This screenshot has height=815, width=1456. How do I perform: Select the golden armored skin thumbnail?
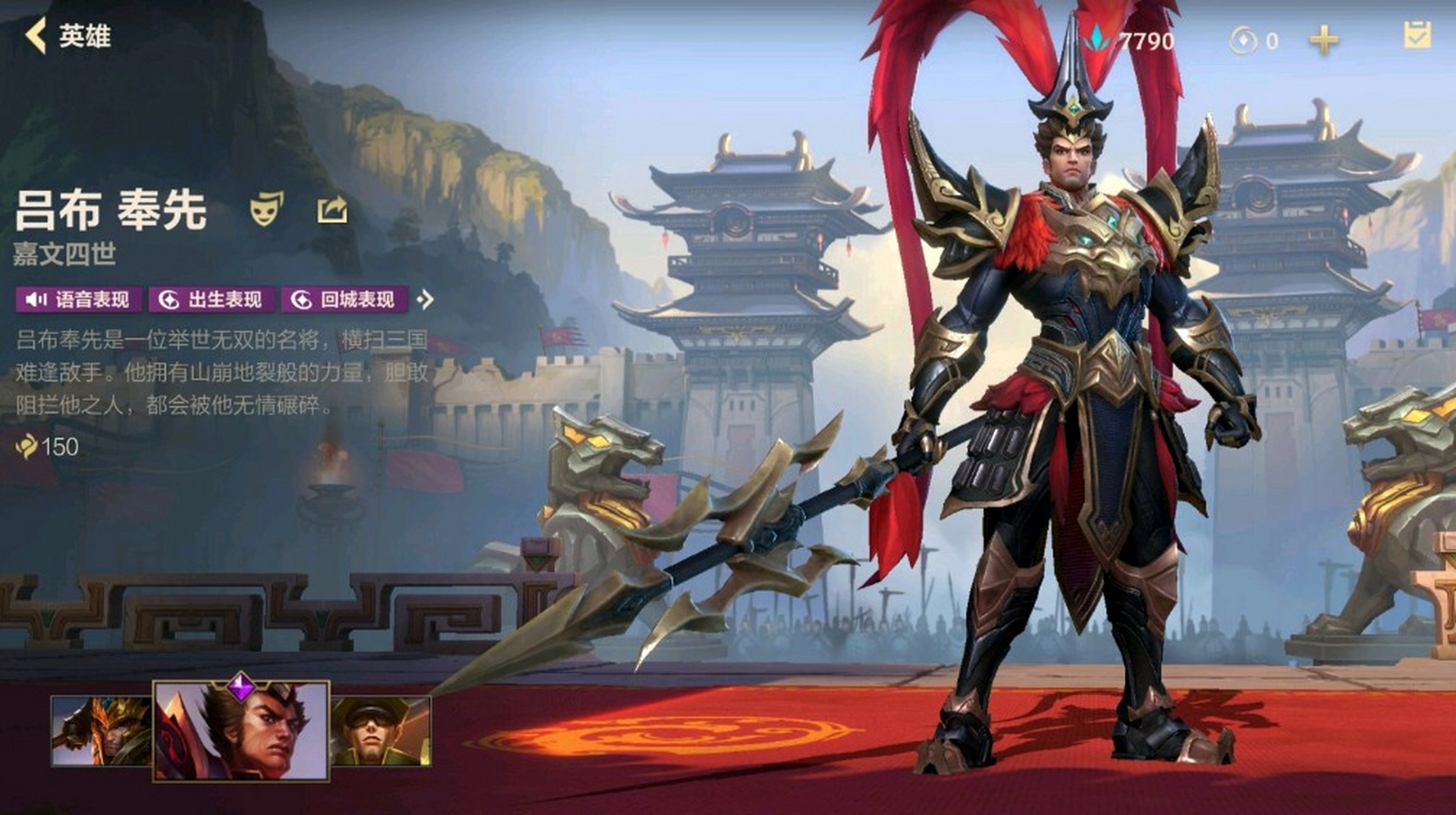101,730
